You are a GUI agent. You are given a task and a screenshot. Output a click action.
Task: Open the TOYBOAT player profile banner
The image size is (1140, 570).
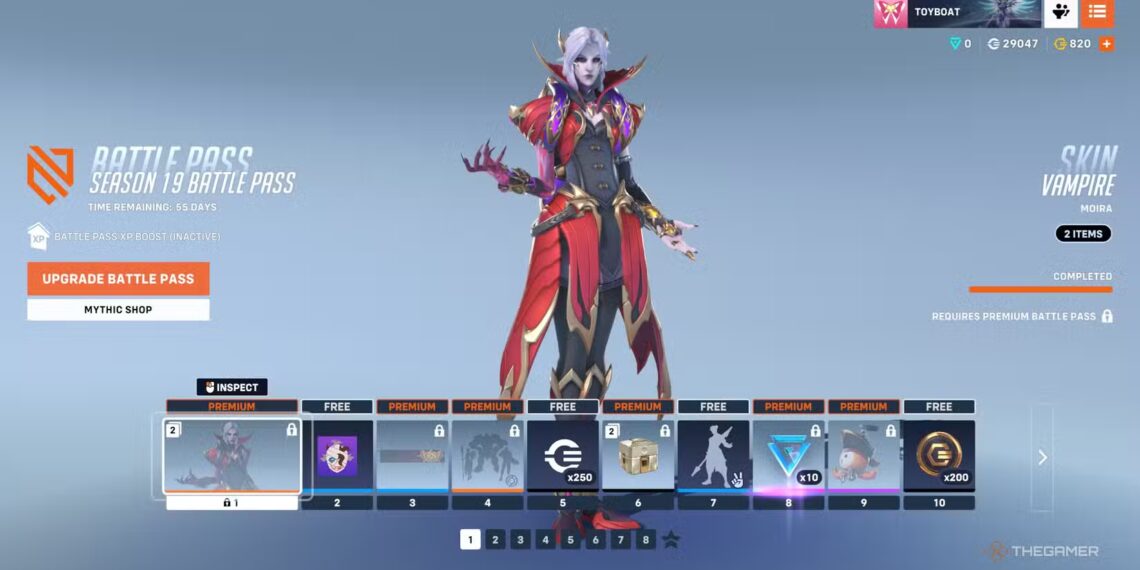click(x=957, y=13)
